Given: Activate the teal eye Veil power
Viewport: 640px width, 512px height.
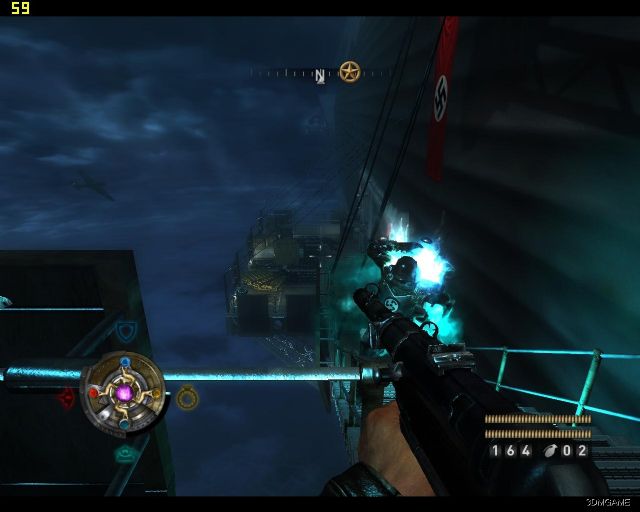Looking at the screenshot, I should pyautogui.click(x=125, y=455).
